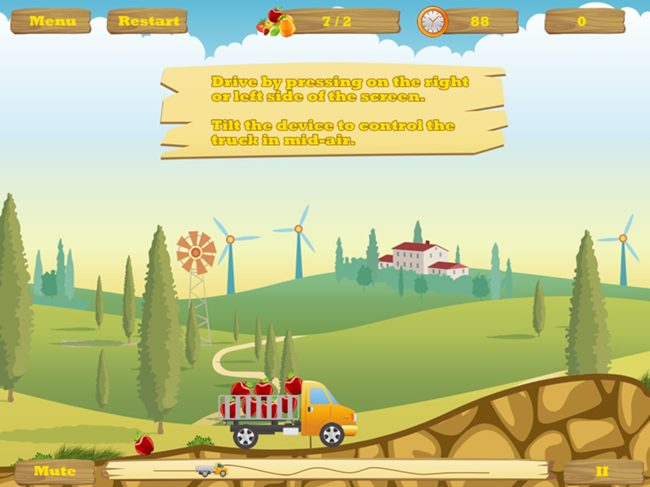650x487 pixels.
Task: Pause the game
Action: click(602, 471)
